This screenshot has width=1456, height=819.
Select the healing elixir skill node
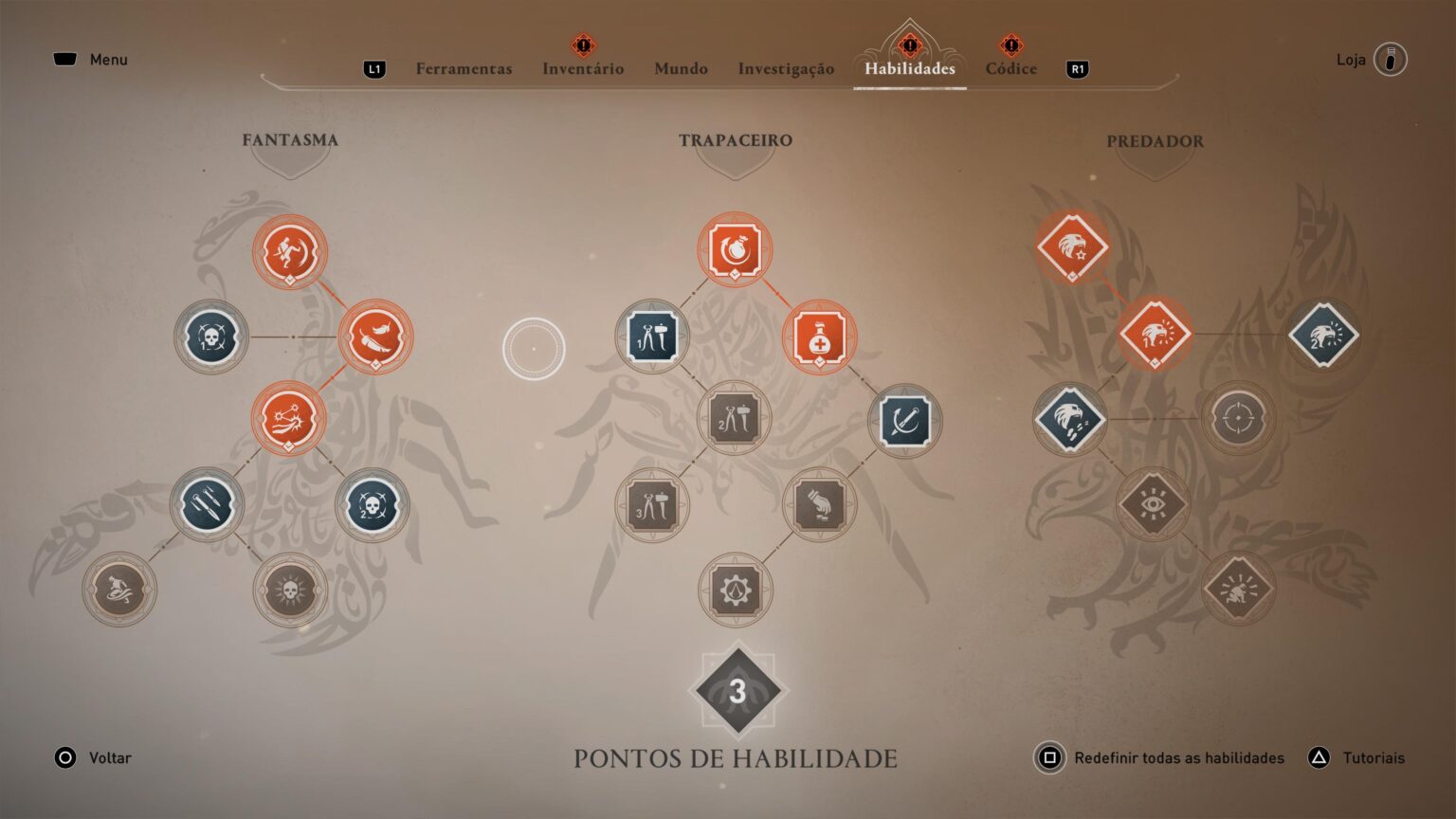819,337
